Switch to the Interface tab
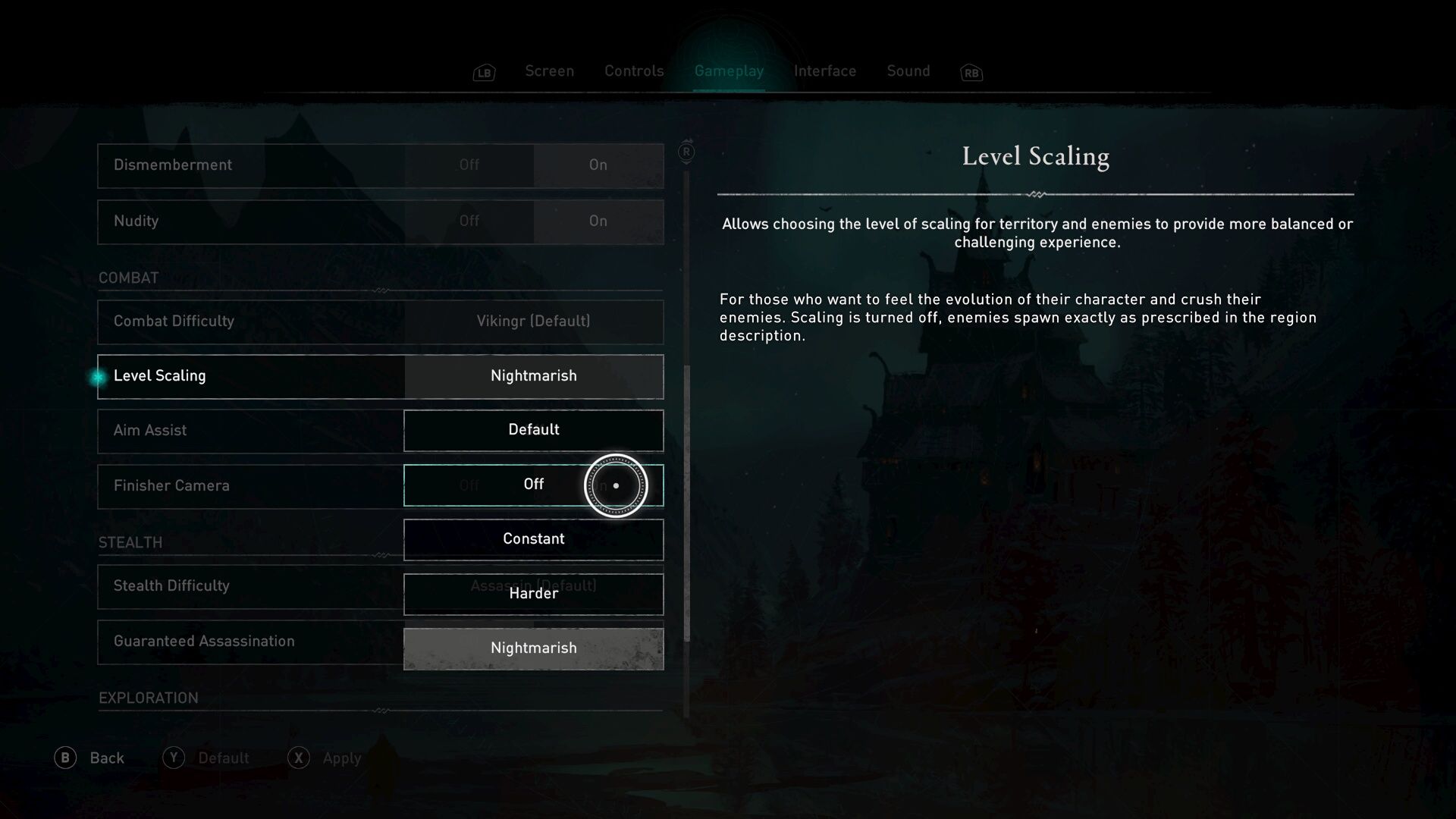This screenshot has width=1456, height=819. [825, 71]
